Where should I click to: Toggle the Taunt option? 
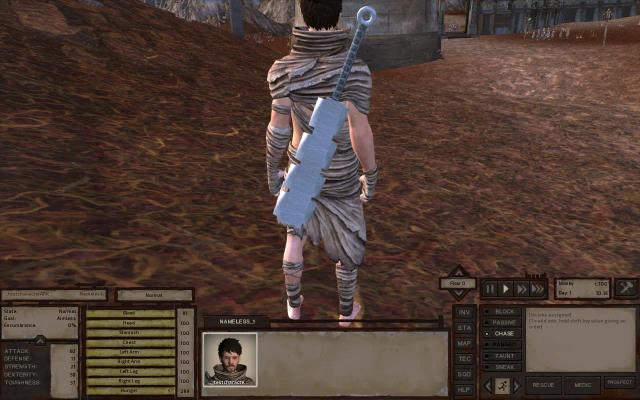[x=503, y=355]
